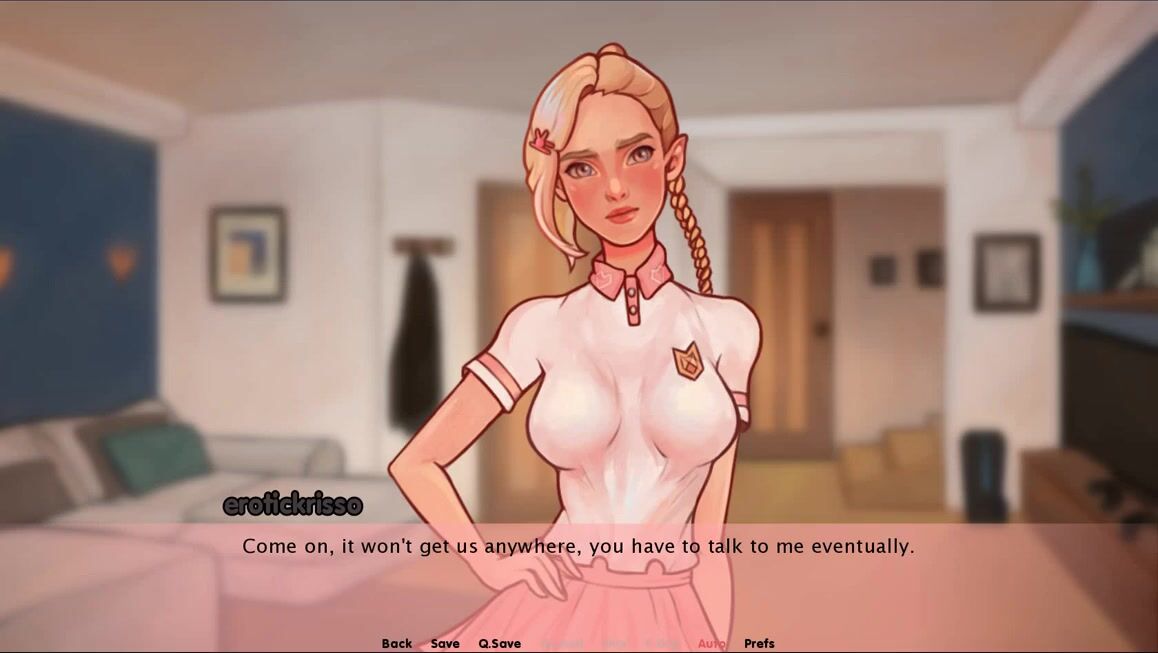Viewport: 1158px width, 653px height.
Task: Quick save with Q.Save
Action: point(499,643)
